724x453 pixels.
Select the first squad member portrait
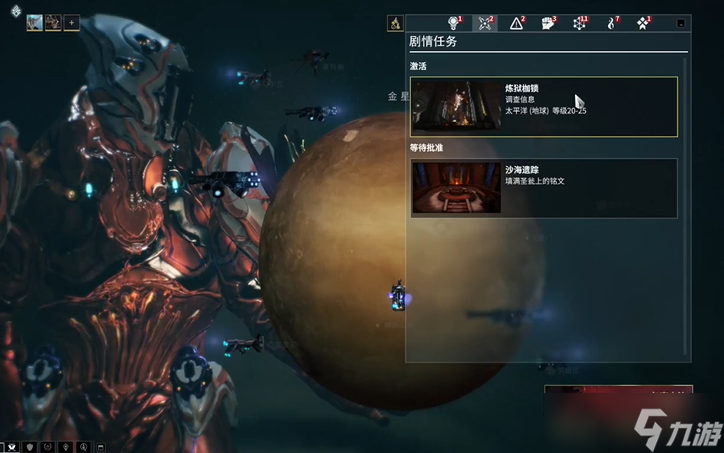pyautogui.click(x=34, y=22)
